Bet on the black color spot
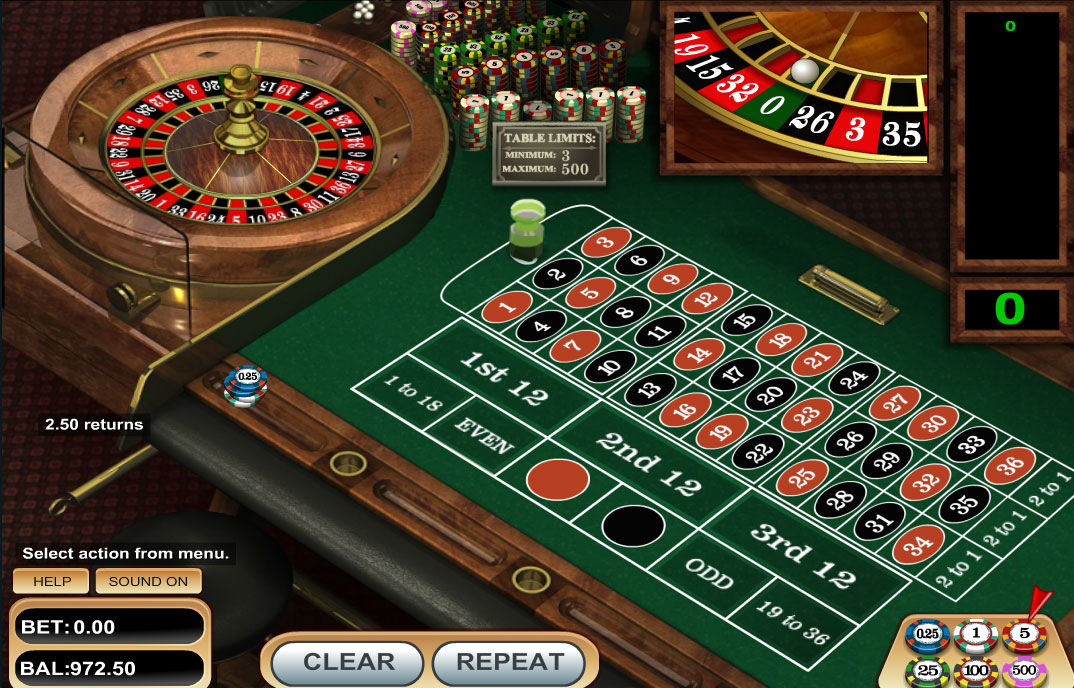This screenshot has width=1074, height=688. tap(633, 525)
